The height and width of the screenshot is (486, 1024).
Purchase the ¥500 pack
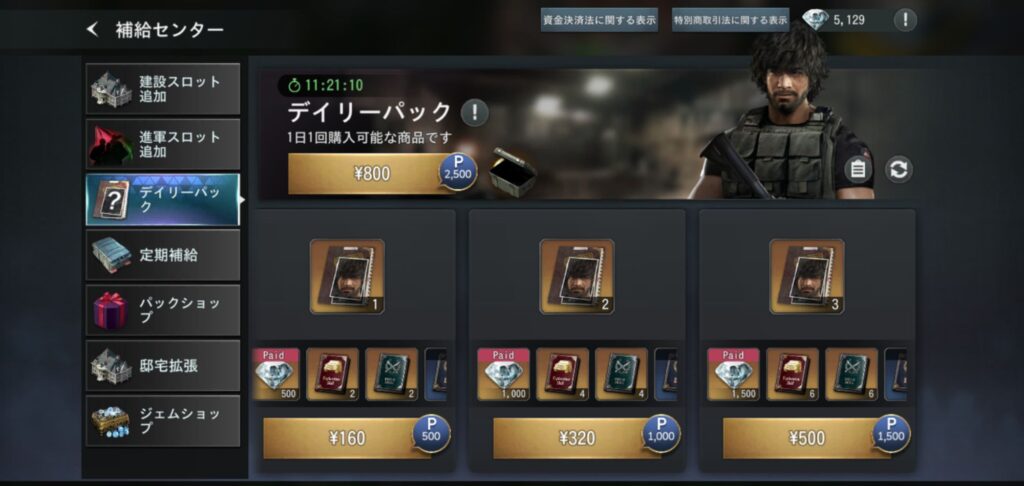click(x=806, y=437)
